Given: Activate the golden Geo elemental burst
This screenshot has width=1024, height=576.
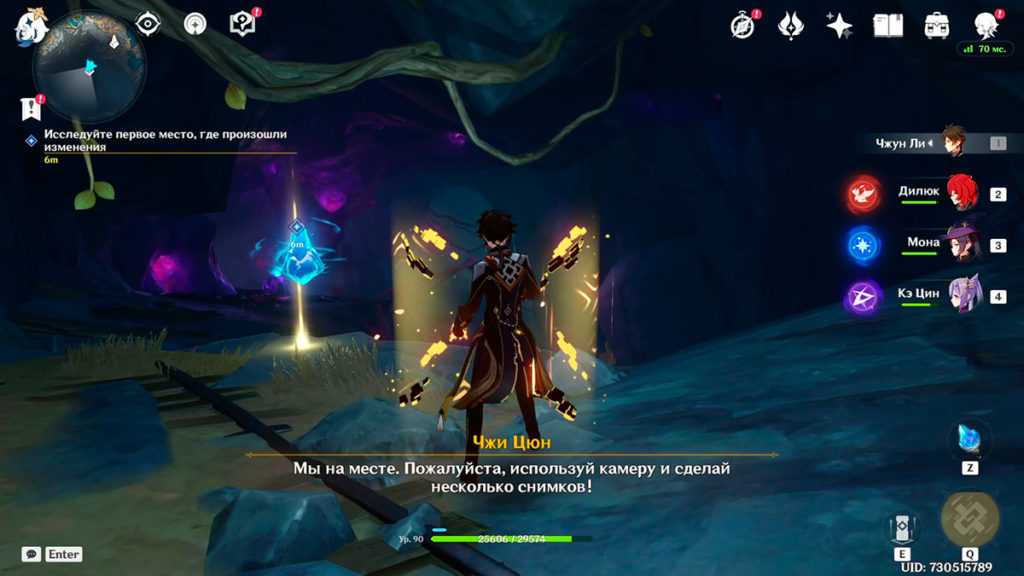Looking at the screenshot, I should (x=969, y=520).
